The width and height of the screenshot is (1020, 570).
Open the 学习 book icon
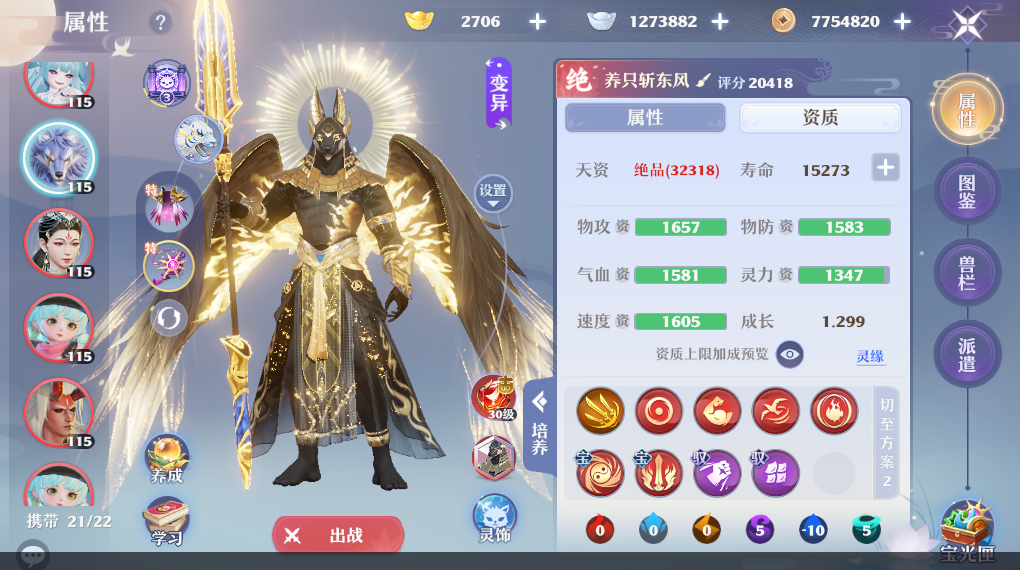[167, 522]
